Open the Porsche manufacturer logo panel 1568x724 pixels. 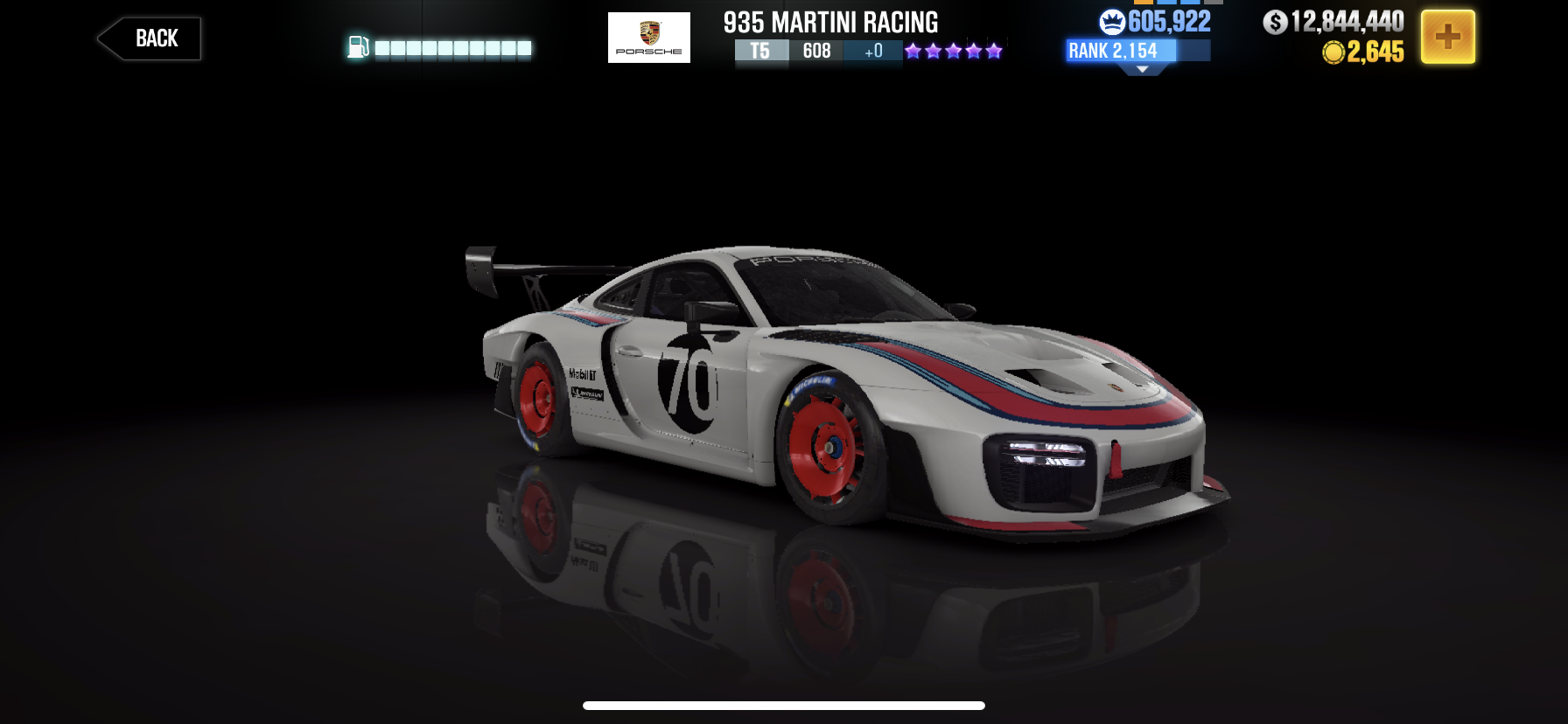coord(648,37)
